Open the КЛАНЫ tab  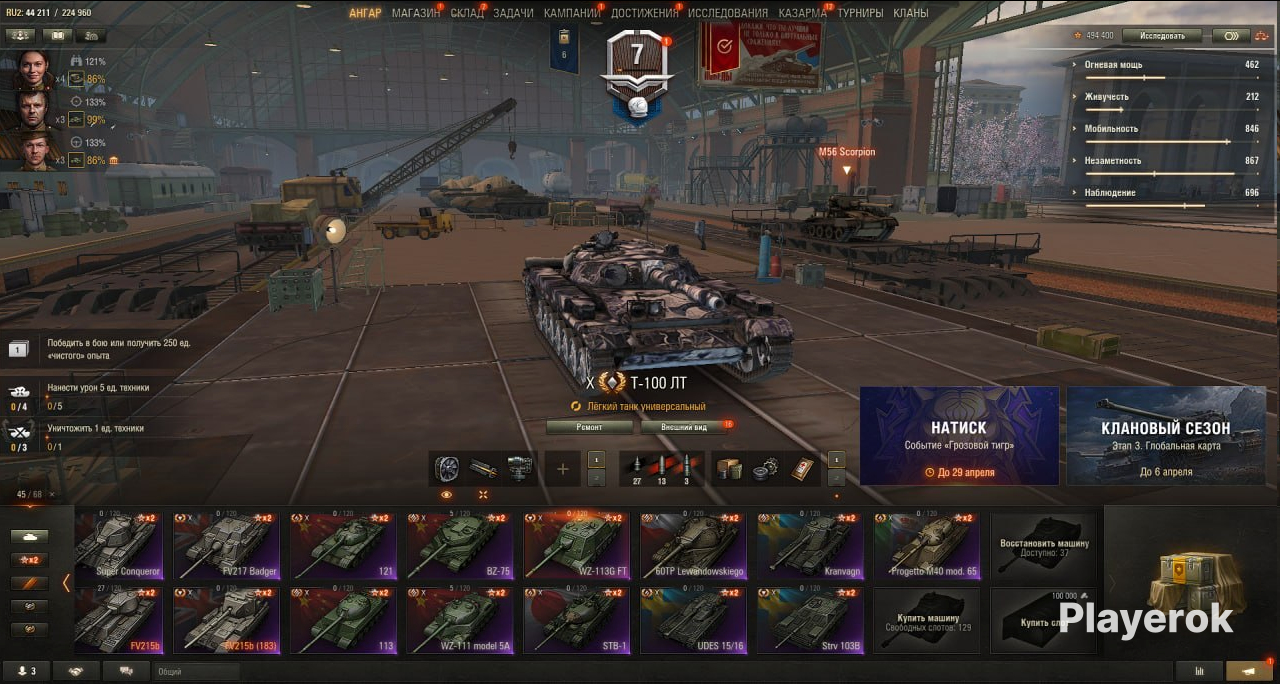[x=910, y=13]
